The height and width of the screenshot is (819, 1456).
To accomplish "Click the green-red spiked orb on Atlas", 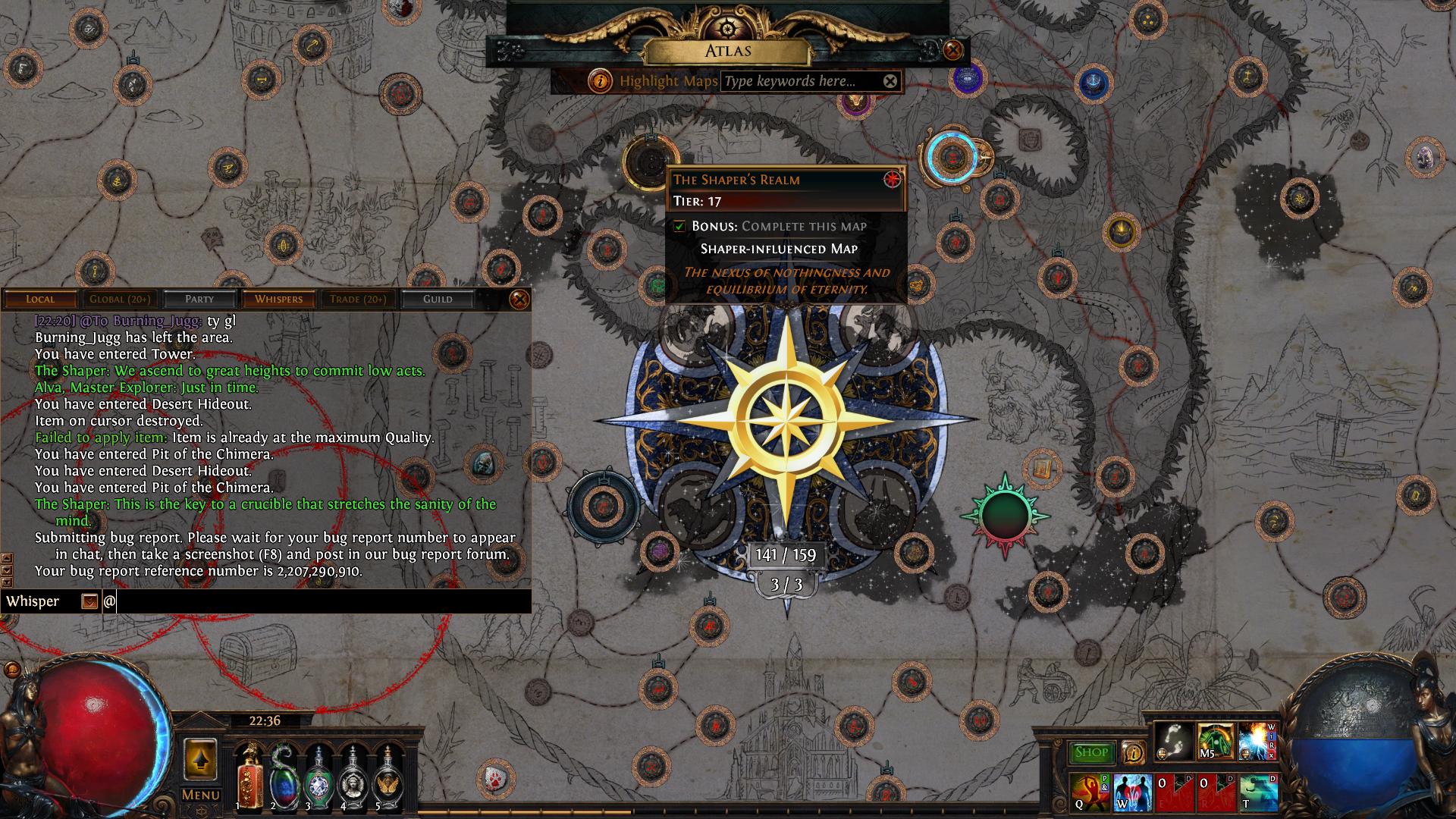I will coord(1005,516).
